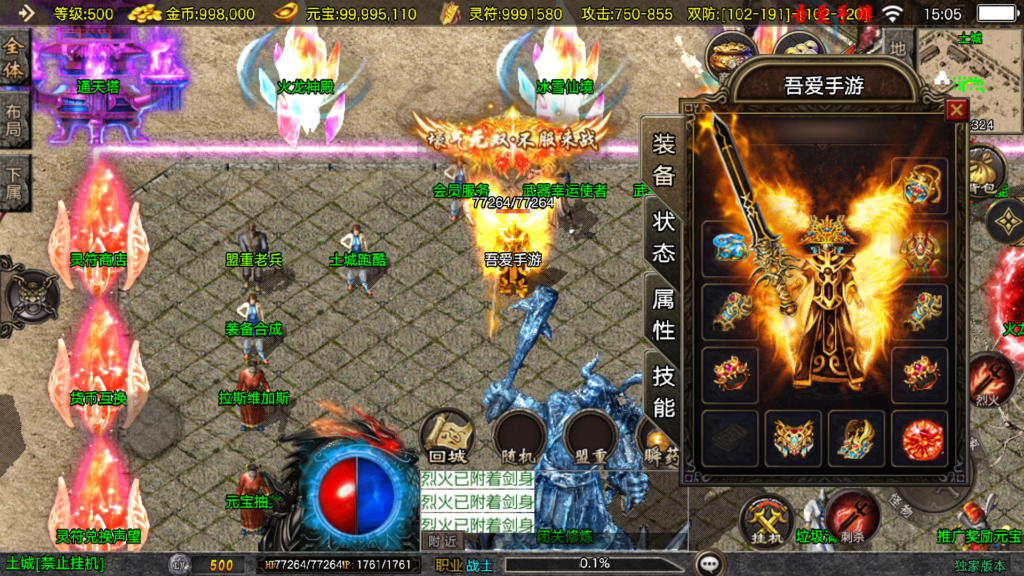
Task: Activate the 刺杀 assassinate skill
Action: (x=850, y=517)
